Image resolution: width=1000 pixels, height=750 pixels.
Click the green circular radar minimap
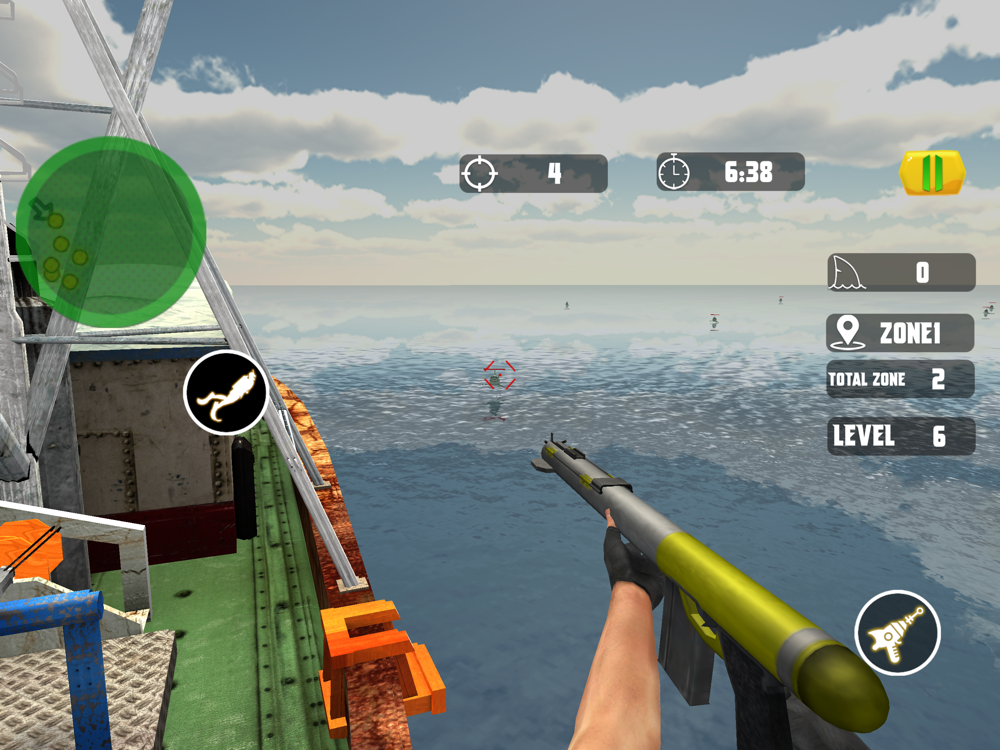click(110, 232)
